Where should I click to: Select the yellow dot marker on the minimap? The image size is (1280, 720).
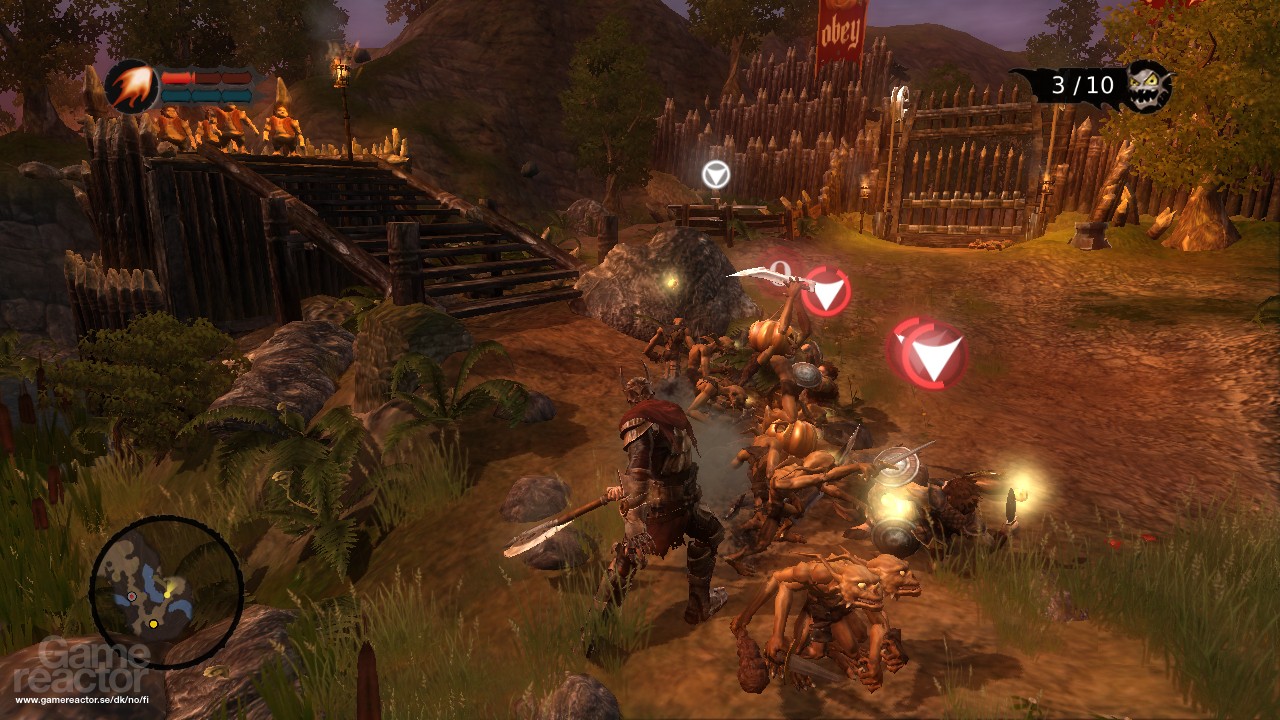click(x=153, y=624)
